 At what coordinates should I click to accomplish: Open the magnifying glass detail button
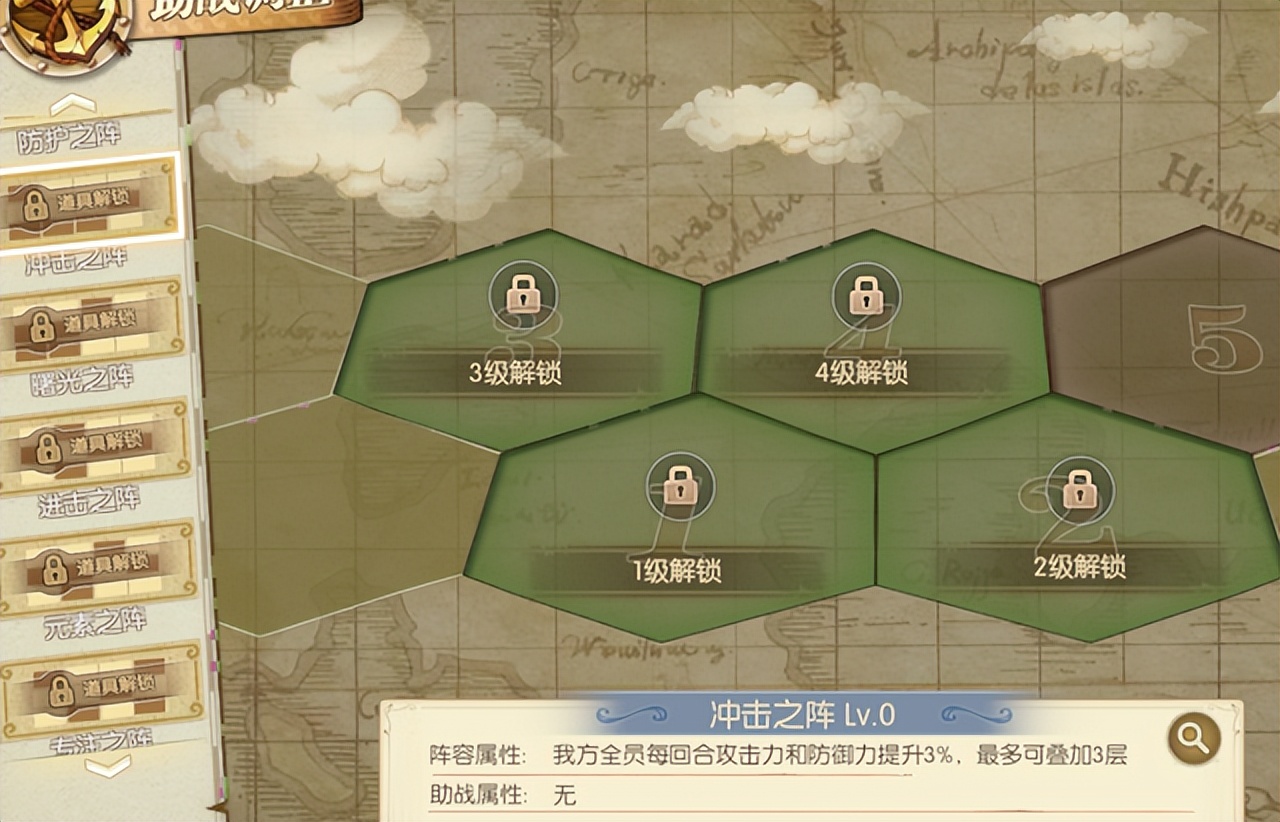coord(1193,738)
